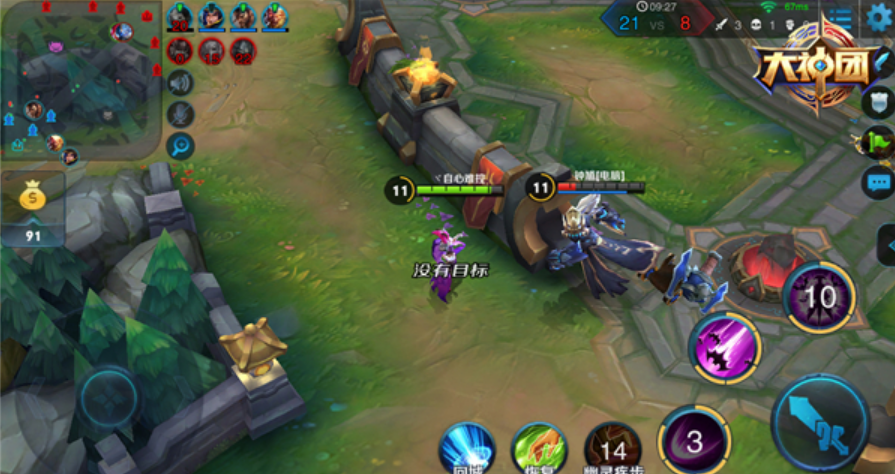This screenshot has height=474, width=895.
Task: Toggle the microphone voice button
Action: tap(181, 114)
